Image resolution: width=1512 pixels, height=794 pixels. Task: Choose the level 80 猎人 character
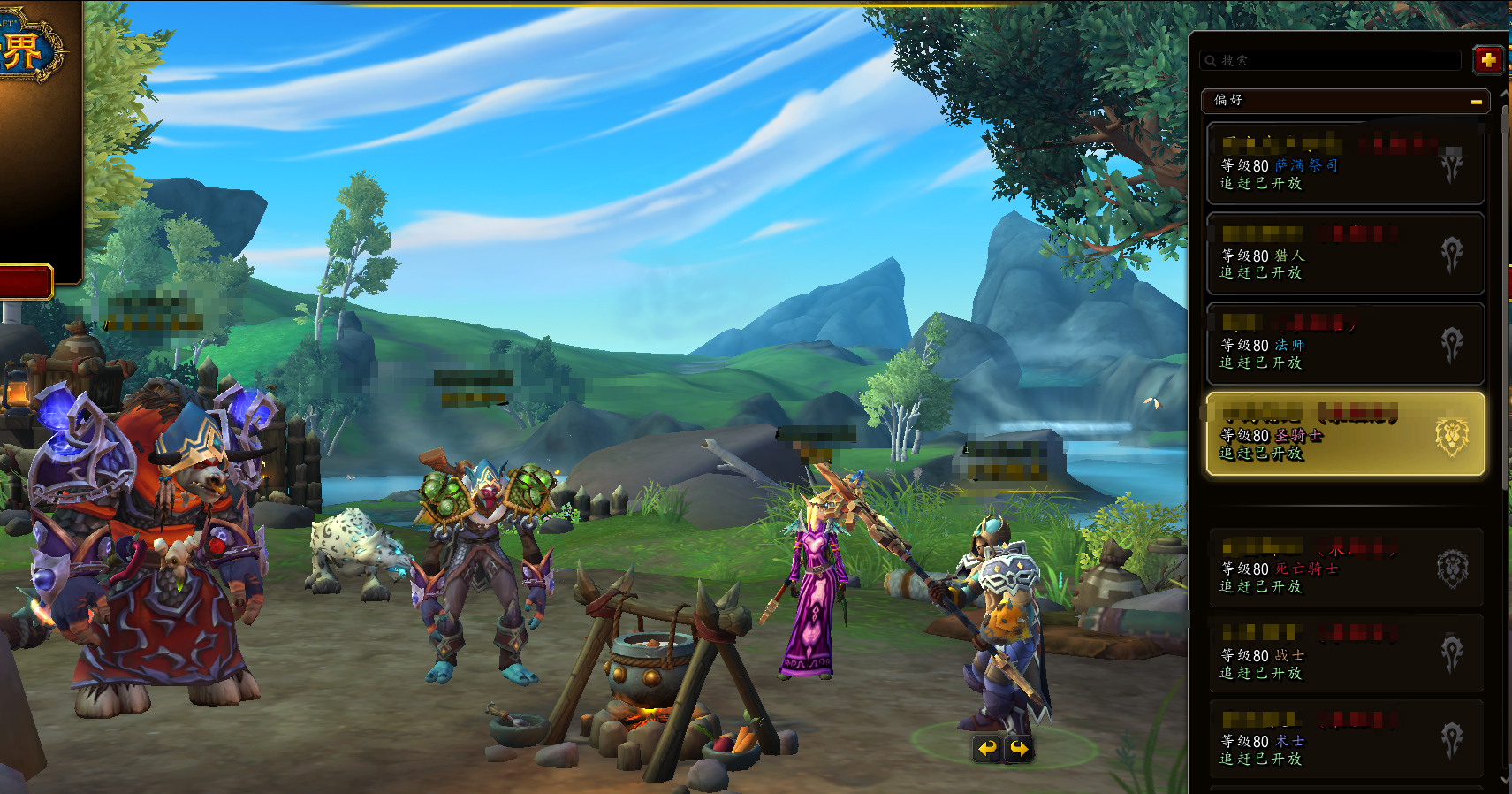click(x=1345, y=254)
